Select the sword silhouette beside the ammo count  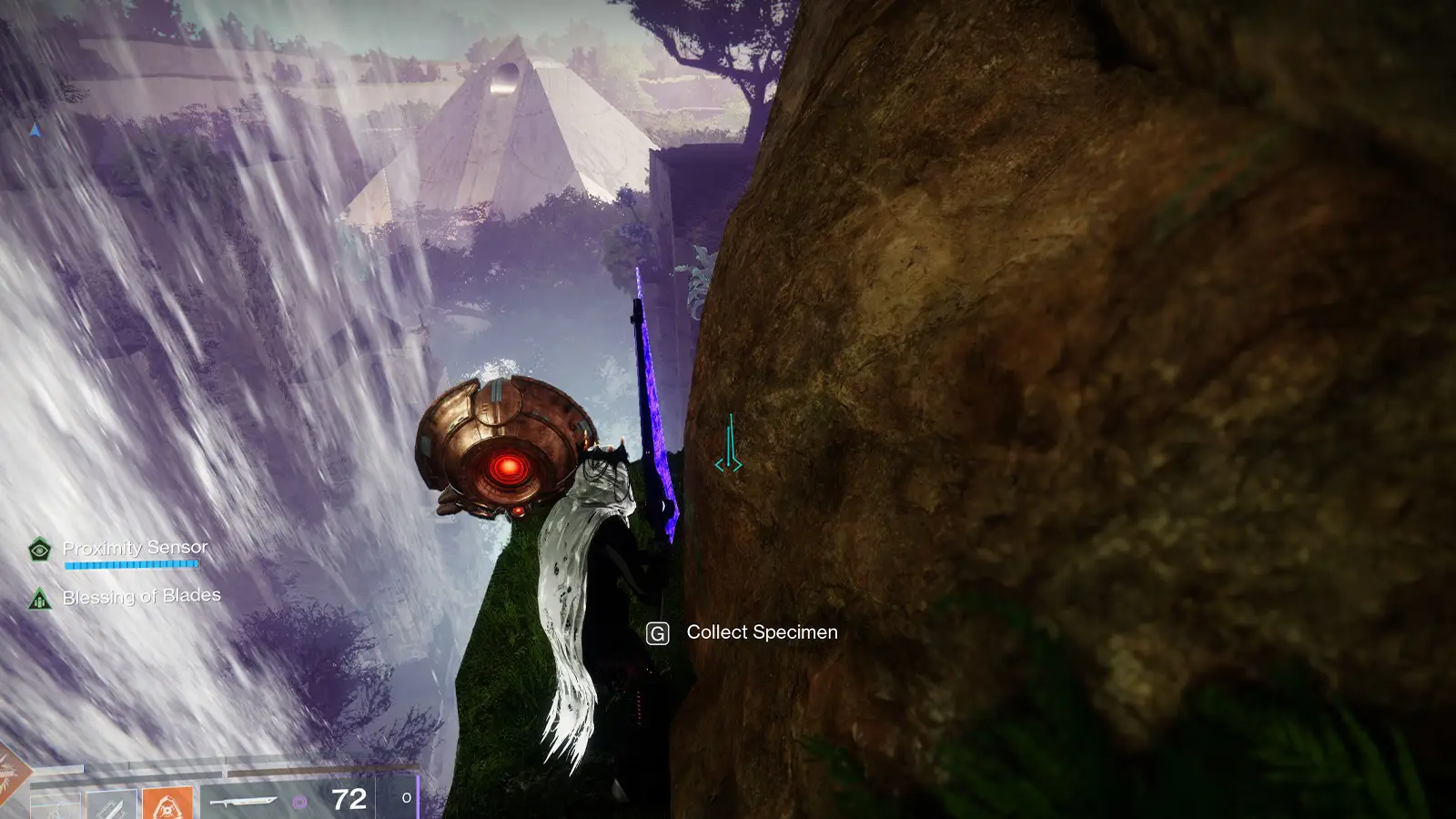click(x=242, y=799)
